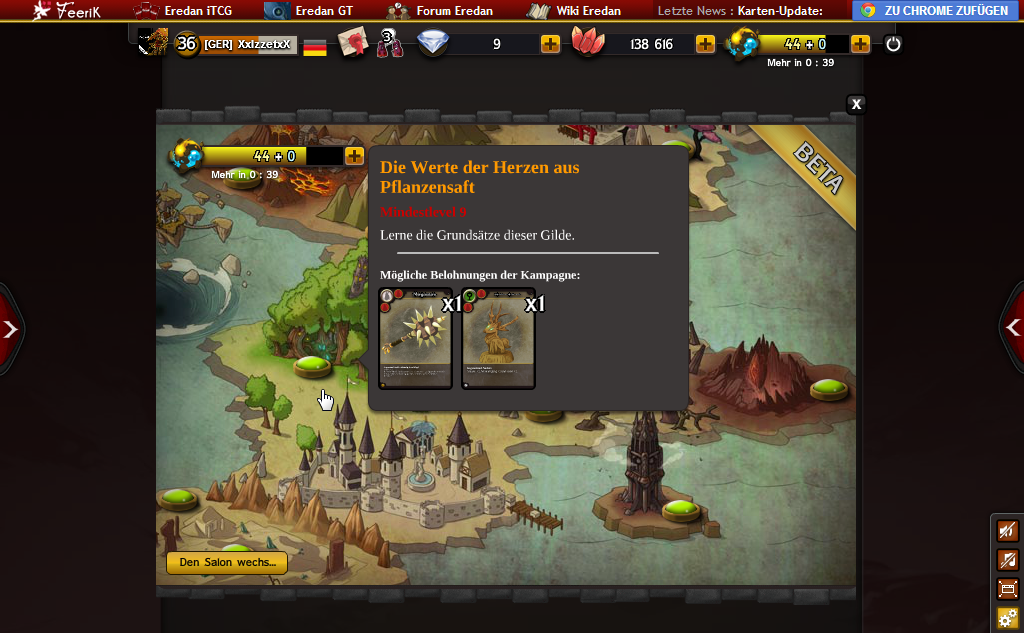The image size is (1024, 633).
Task: Click the 'ZU CHROME ZUFÜGEN' button
Action: pos(934,11)
